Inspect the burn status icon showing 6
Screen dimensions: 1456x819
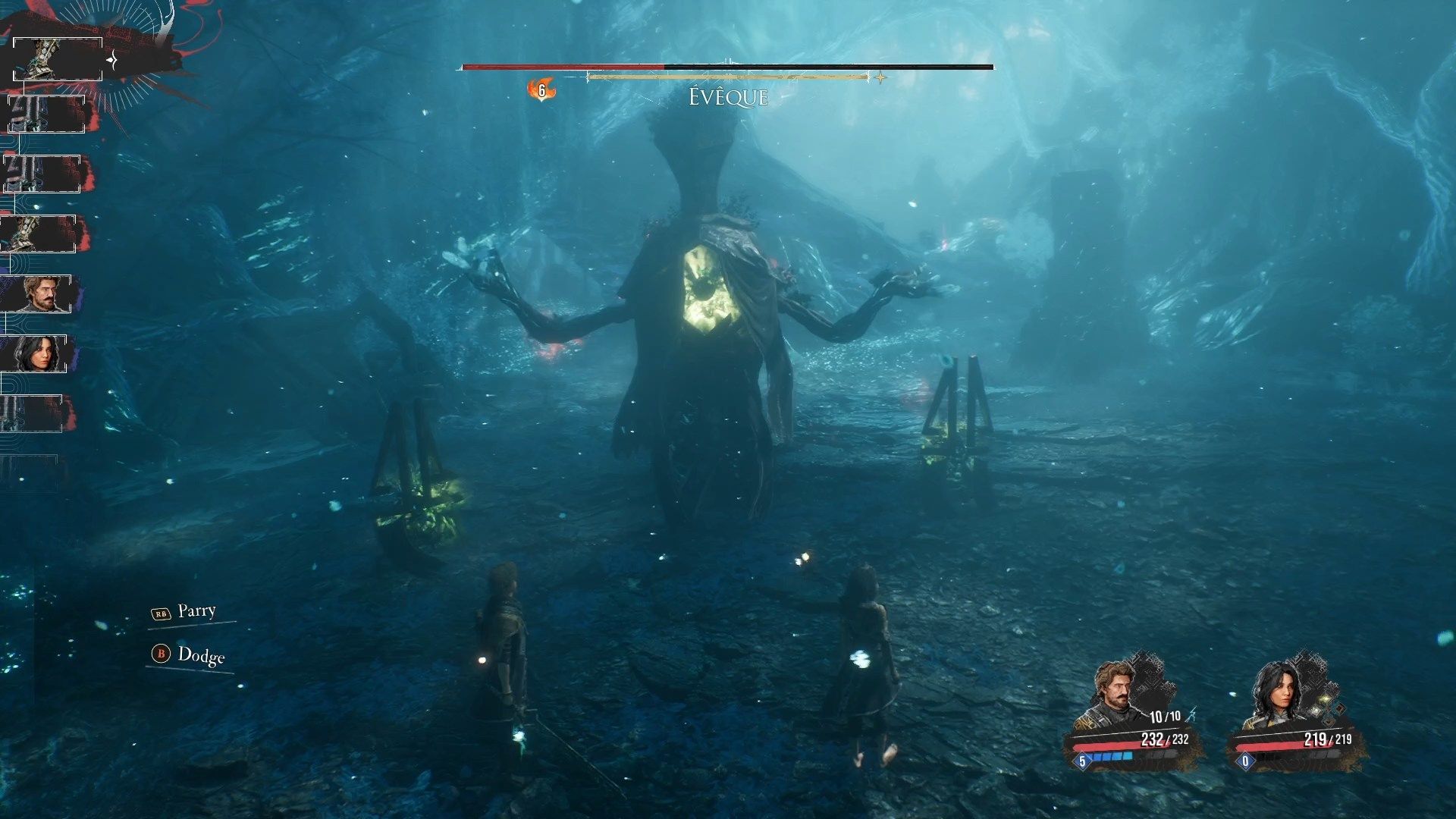pos(541,90)
